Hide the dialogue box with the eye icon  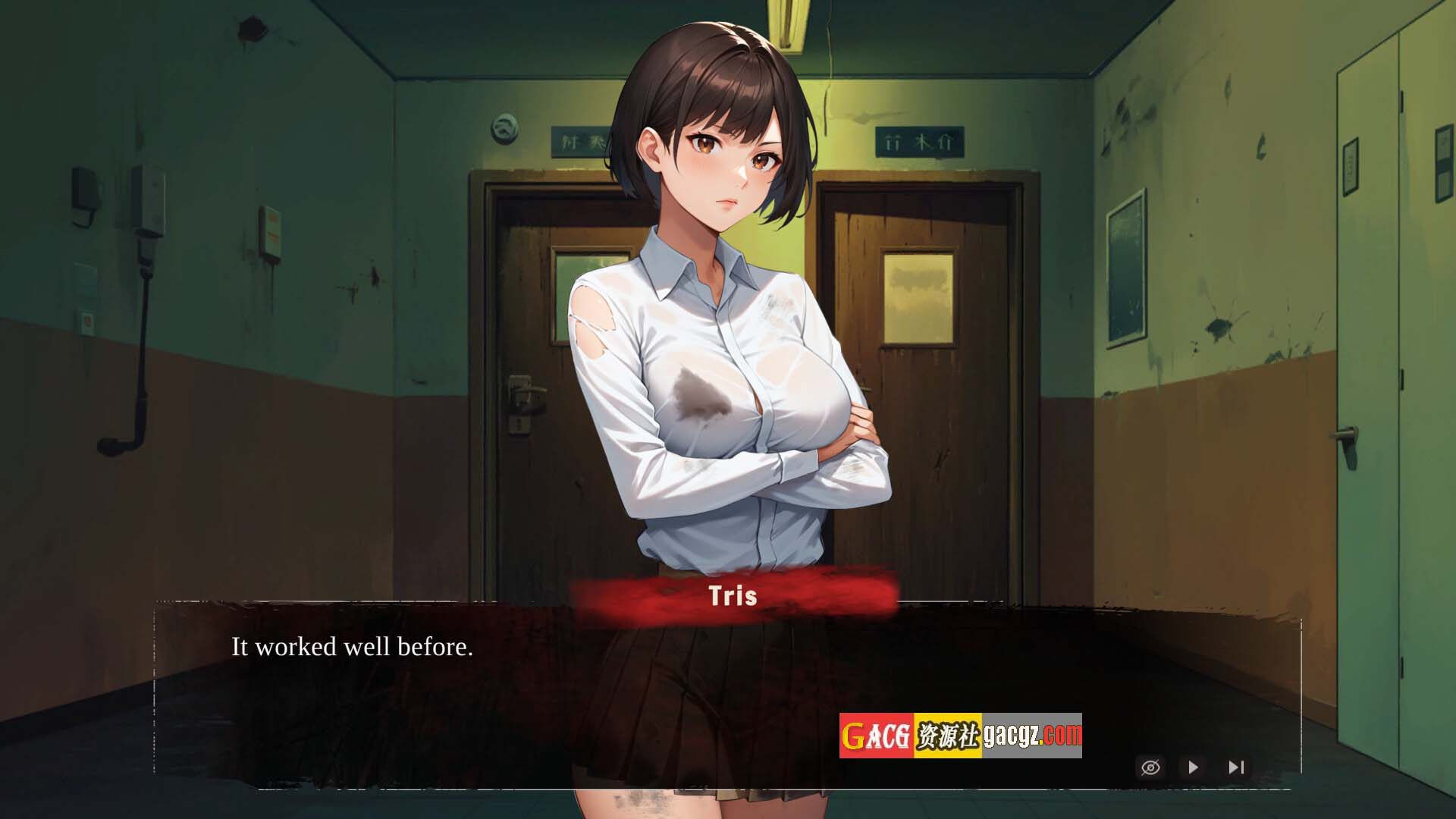point(1150,767)
